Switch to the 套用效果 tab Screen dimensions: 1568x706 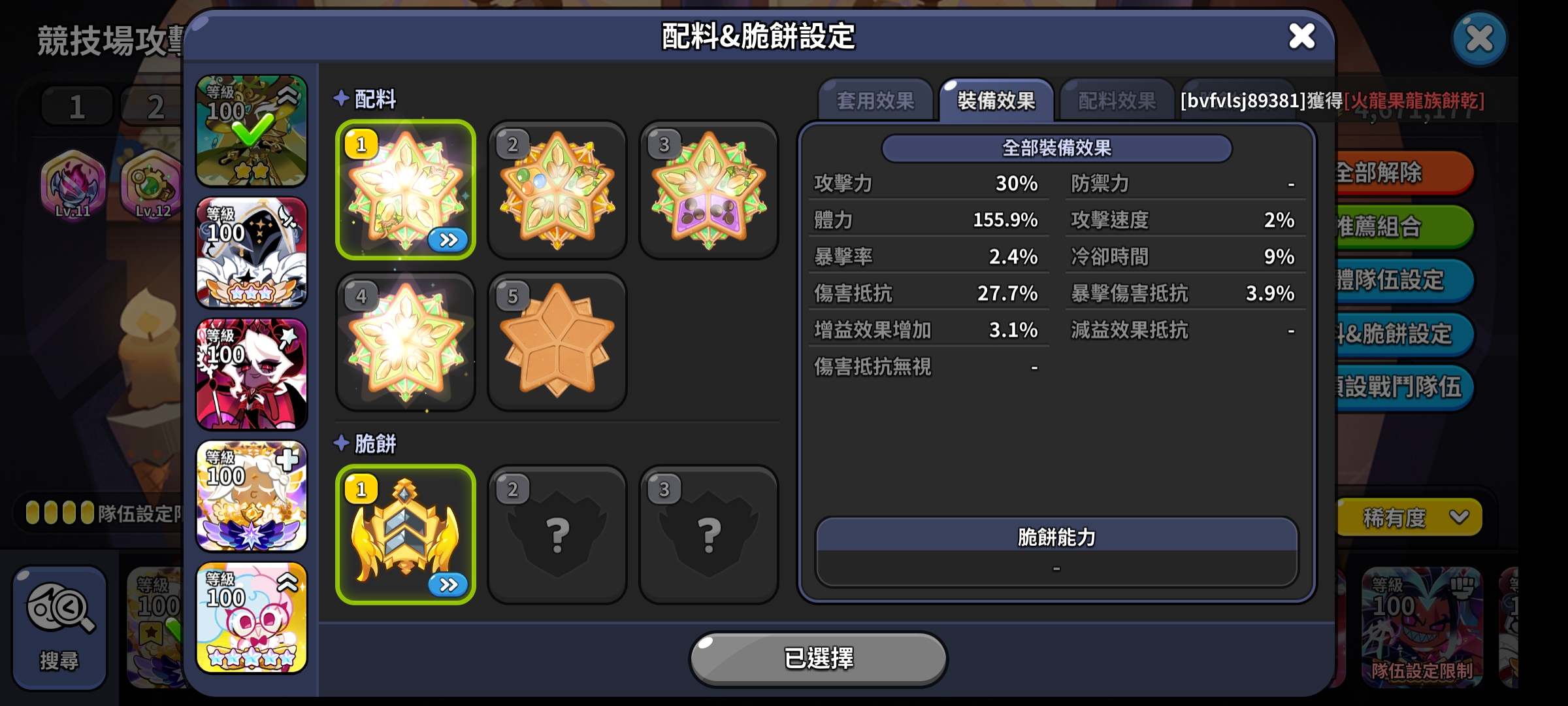click(x=875, y=99)
